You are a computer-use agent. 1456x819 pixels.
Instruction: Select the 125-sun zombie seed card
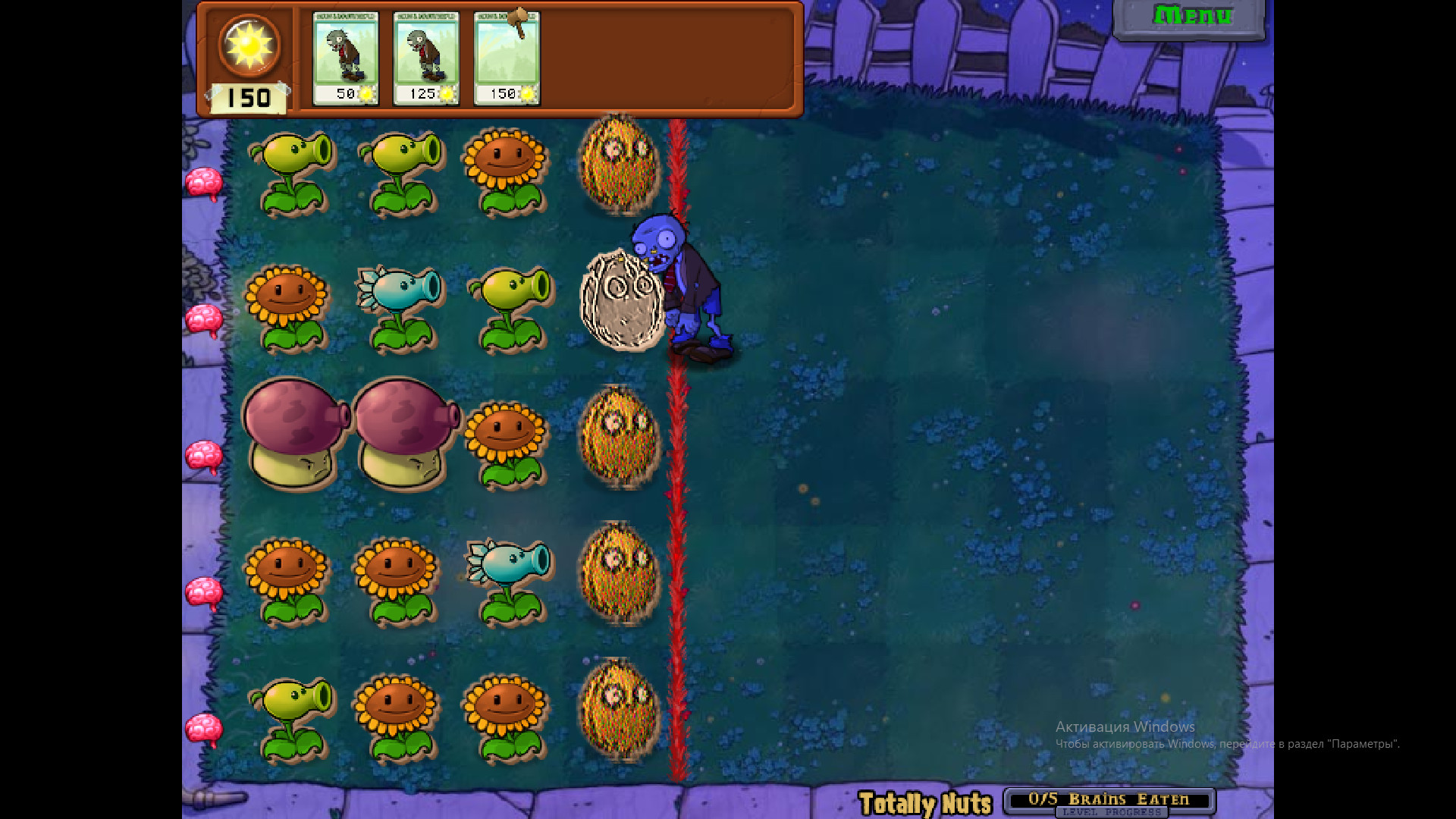click(427, 57)
